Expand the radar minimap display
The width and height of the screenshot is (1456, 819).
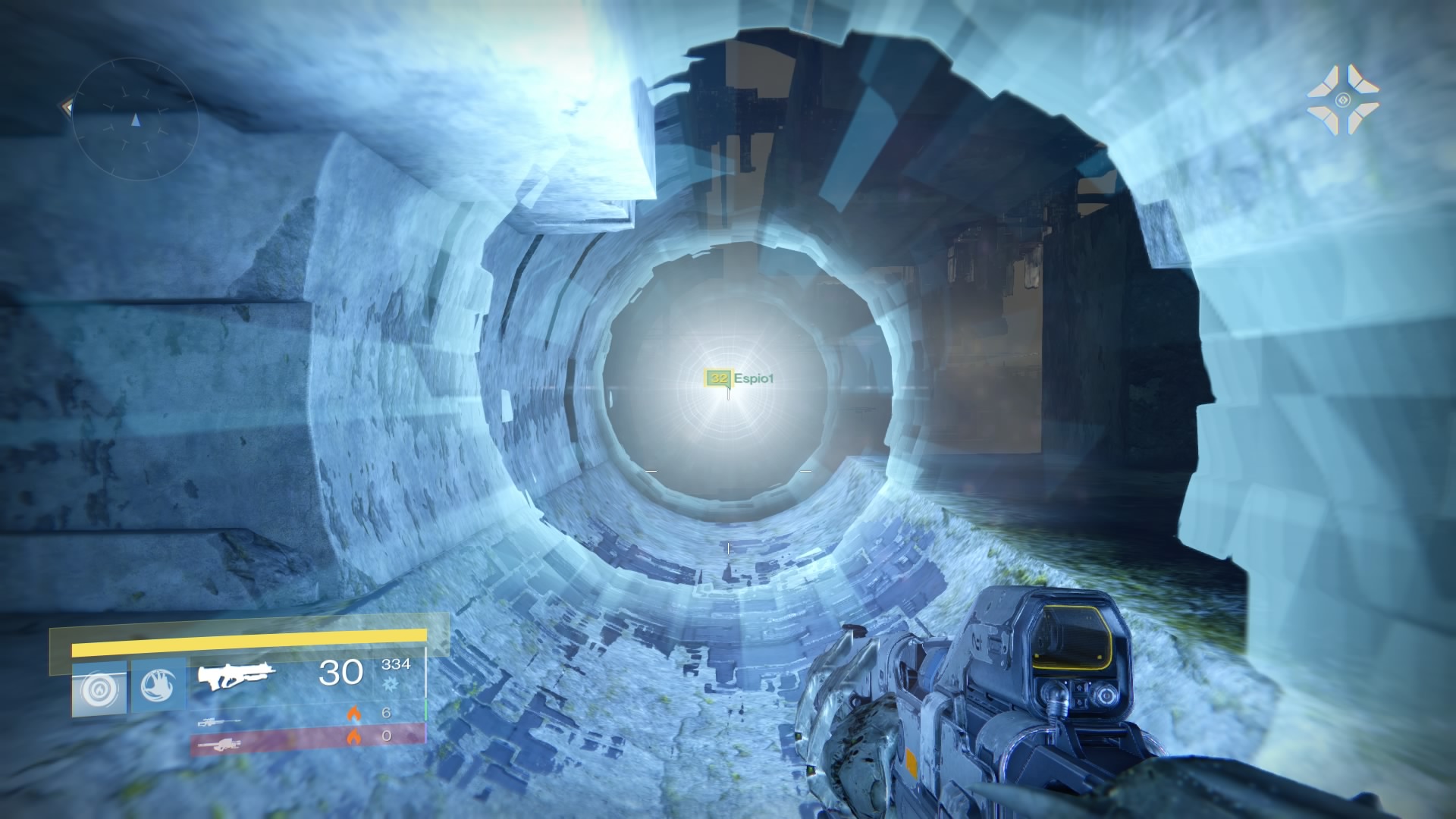[x=135, y=120]
